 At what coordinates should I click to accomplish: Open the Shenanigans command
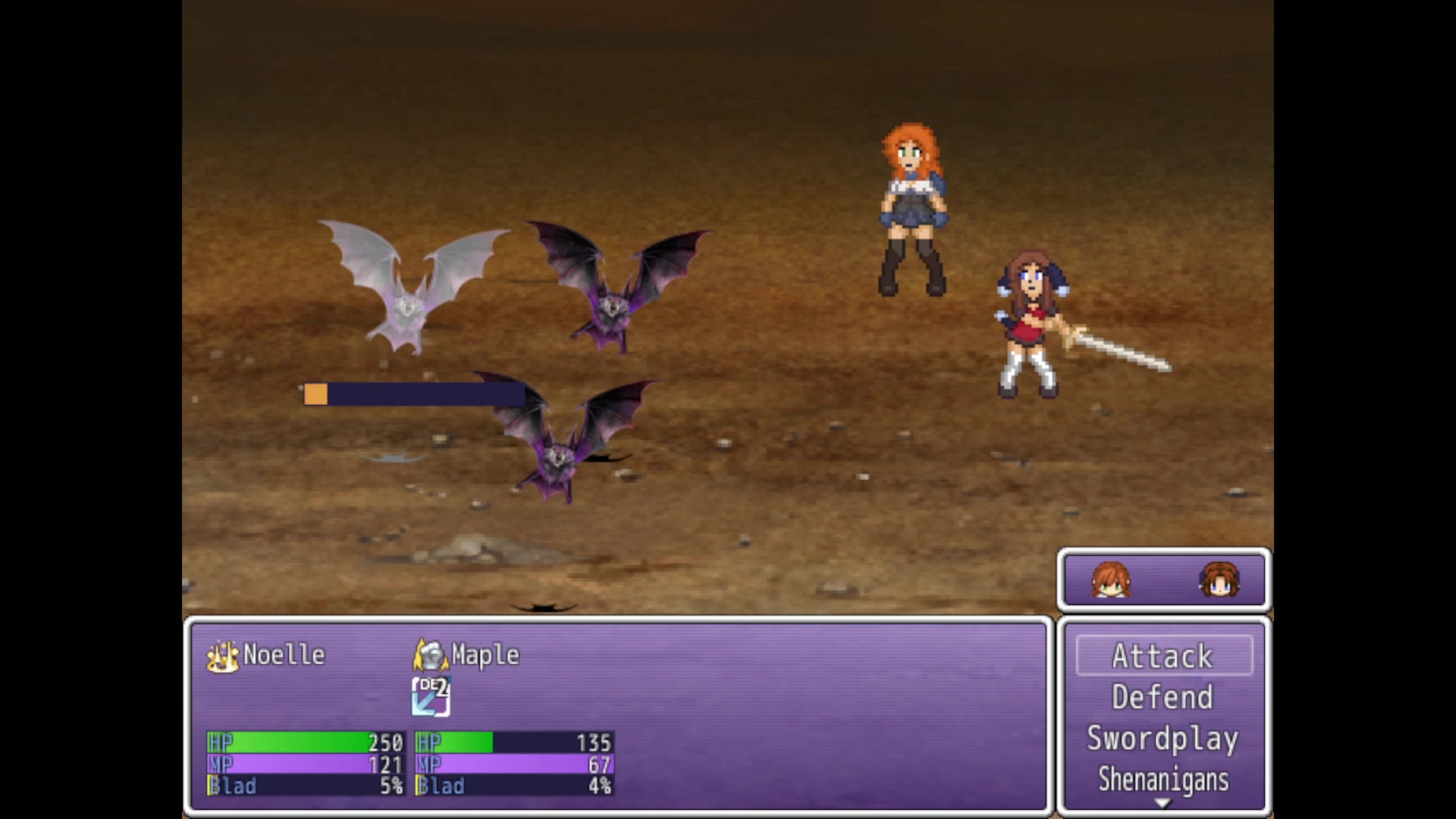[1163, 780]
